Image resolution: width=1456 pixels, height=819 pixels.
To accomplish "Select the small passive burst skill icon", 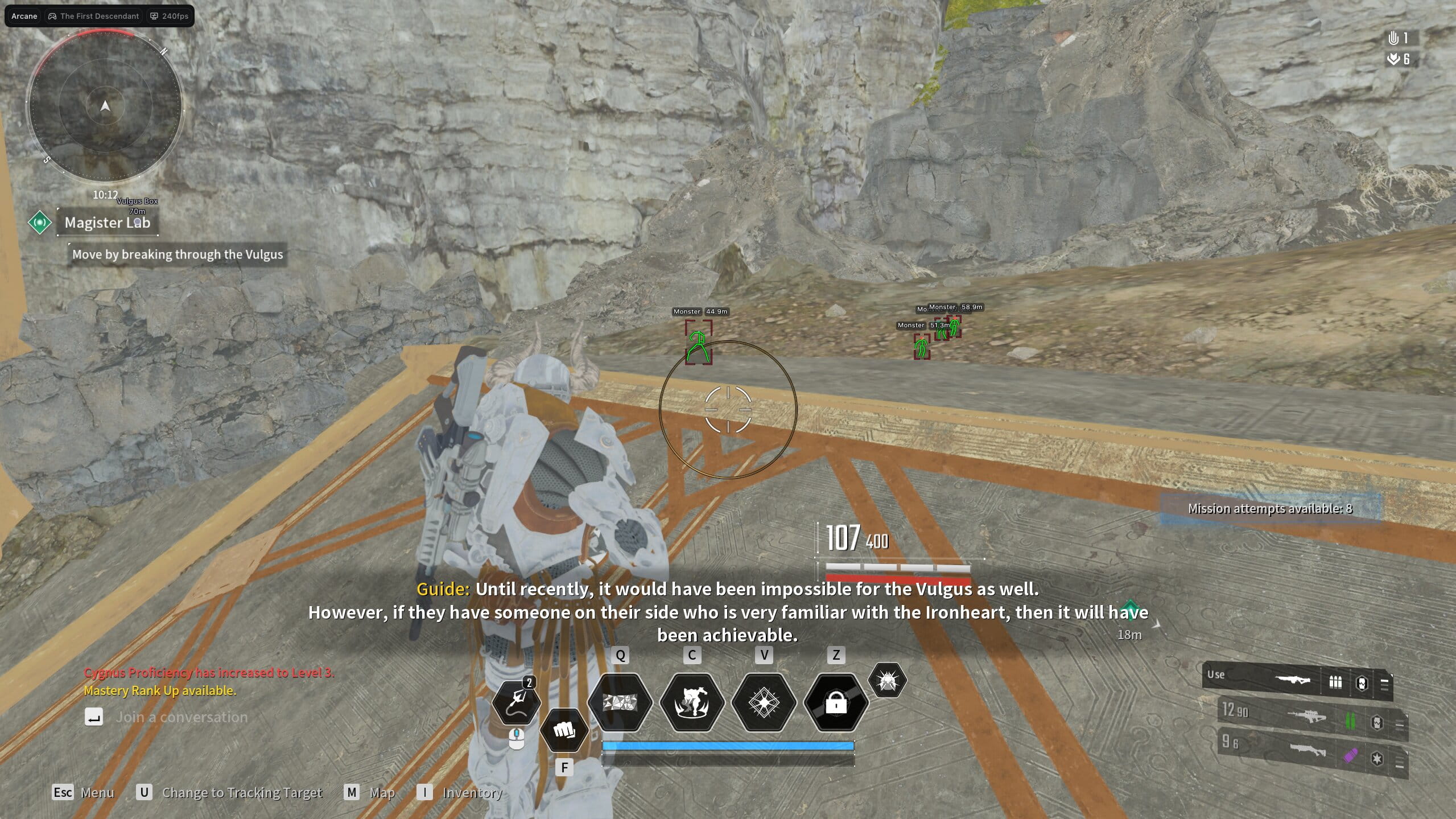I will coord(887,680).
